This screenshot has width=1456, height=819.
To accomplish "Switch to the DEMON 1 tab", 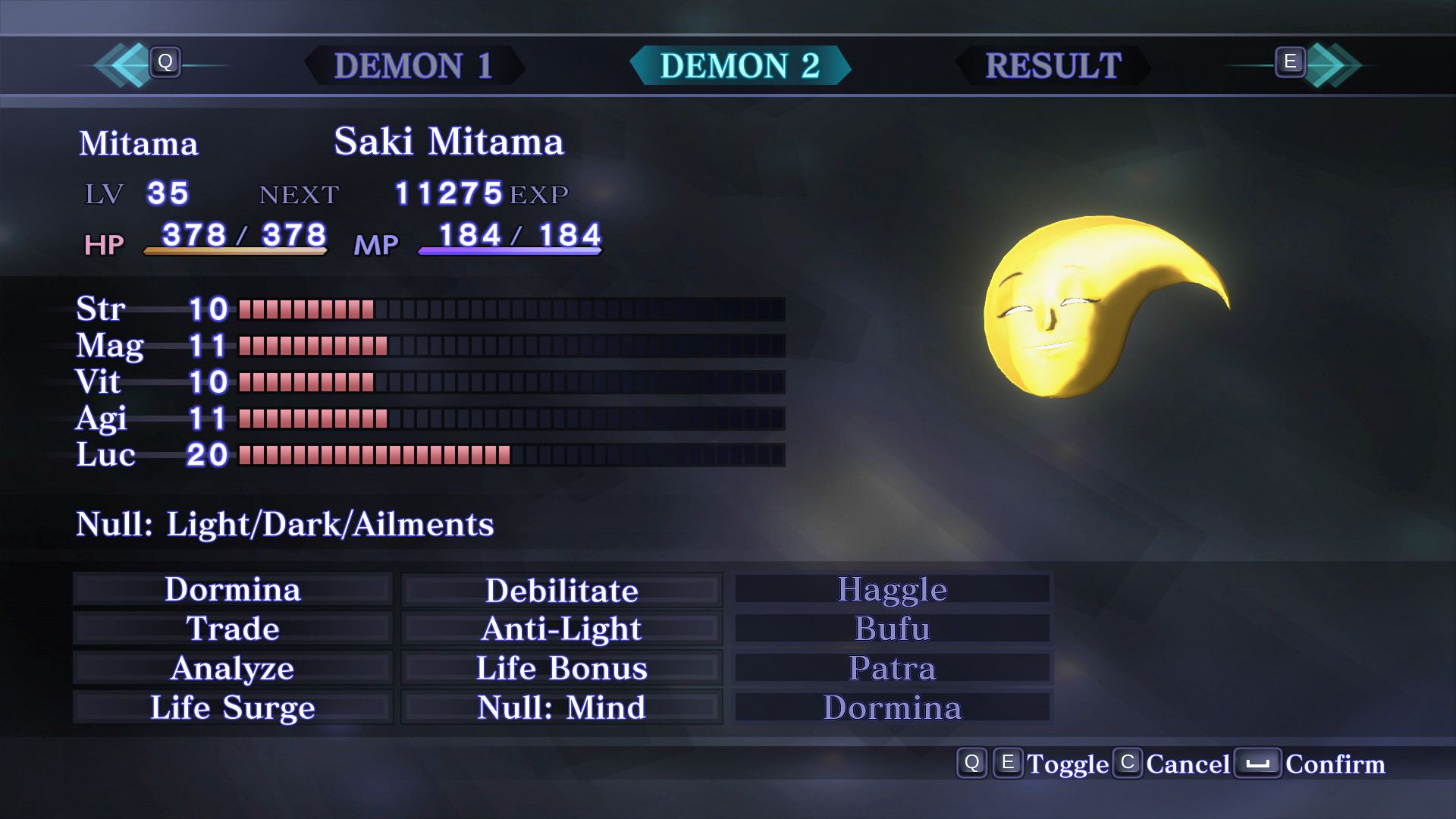I will [416, 67].
